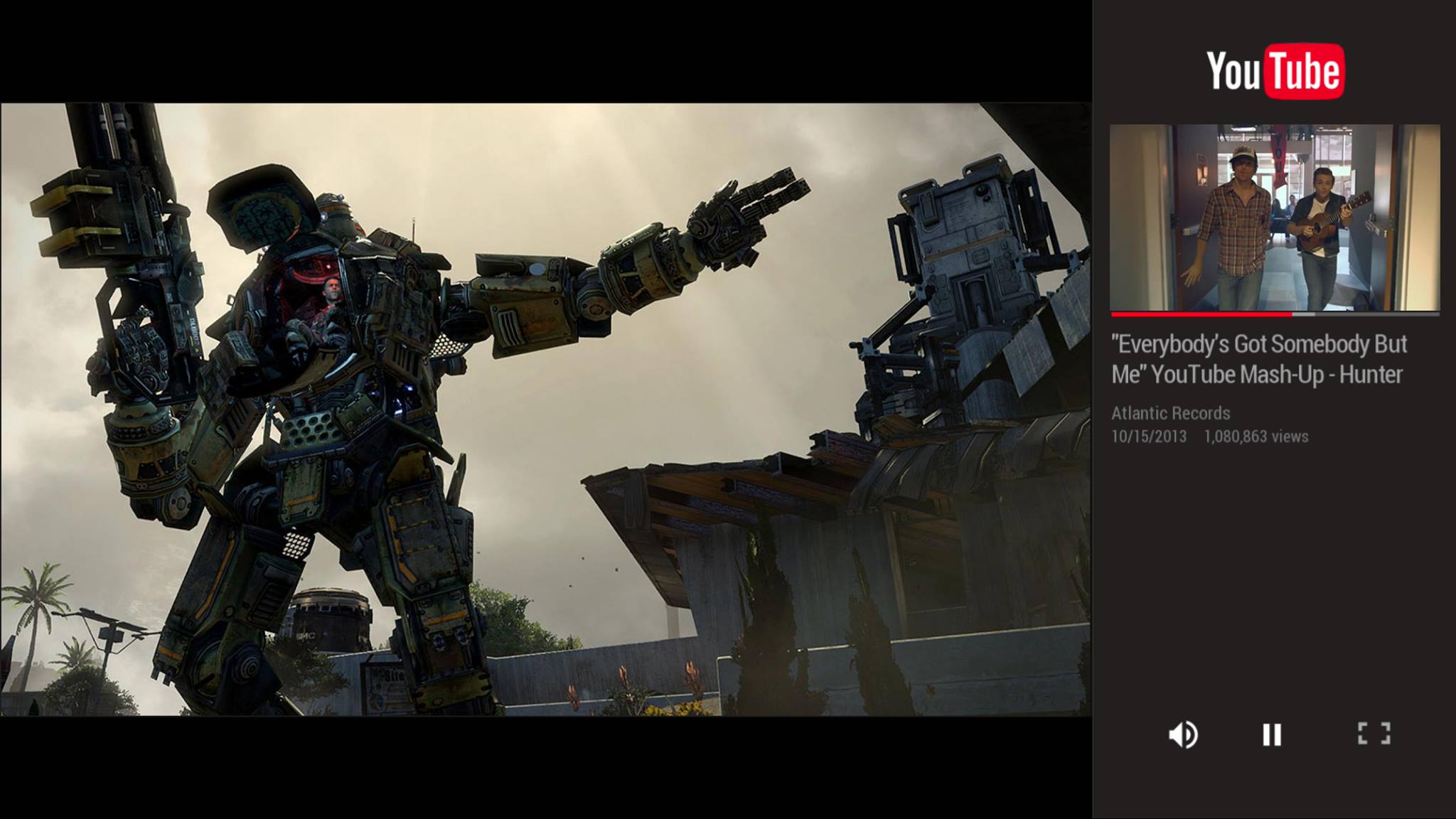
Task: Pause the YouTube video
Action: coord(1272,734)
